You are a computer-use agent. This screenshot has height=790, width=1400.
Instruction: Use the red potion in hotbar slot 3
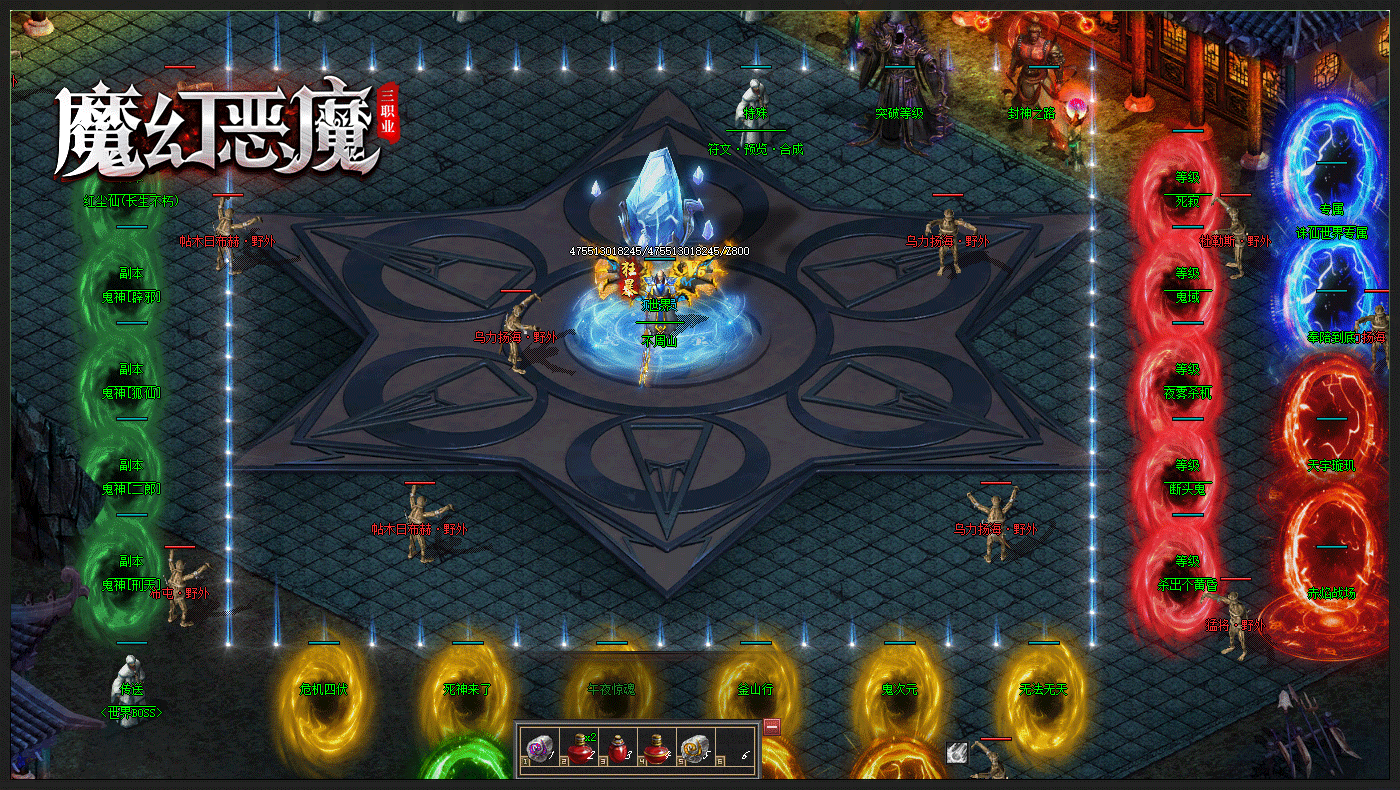click(x=618, y=747)
